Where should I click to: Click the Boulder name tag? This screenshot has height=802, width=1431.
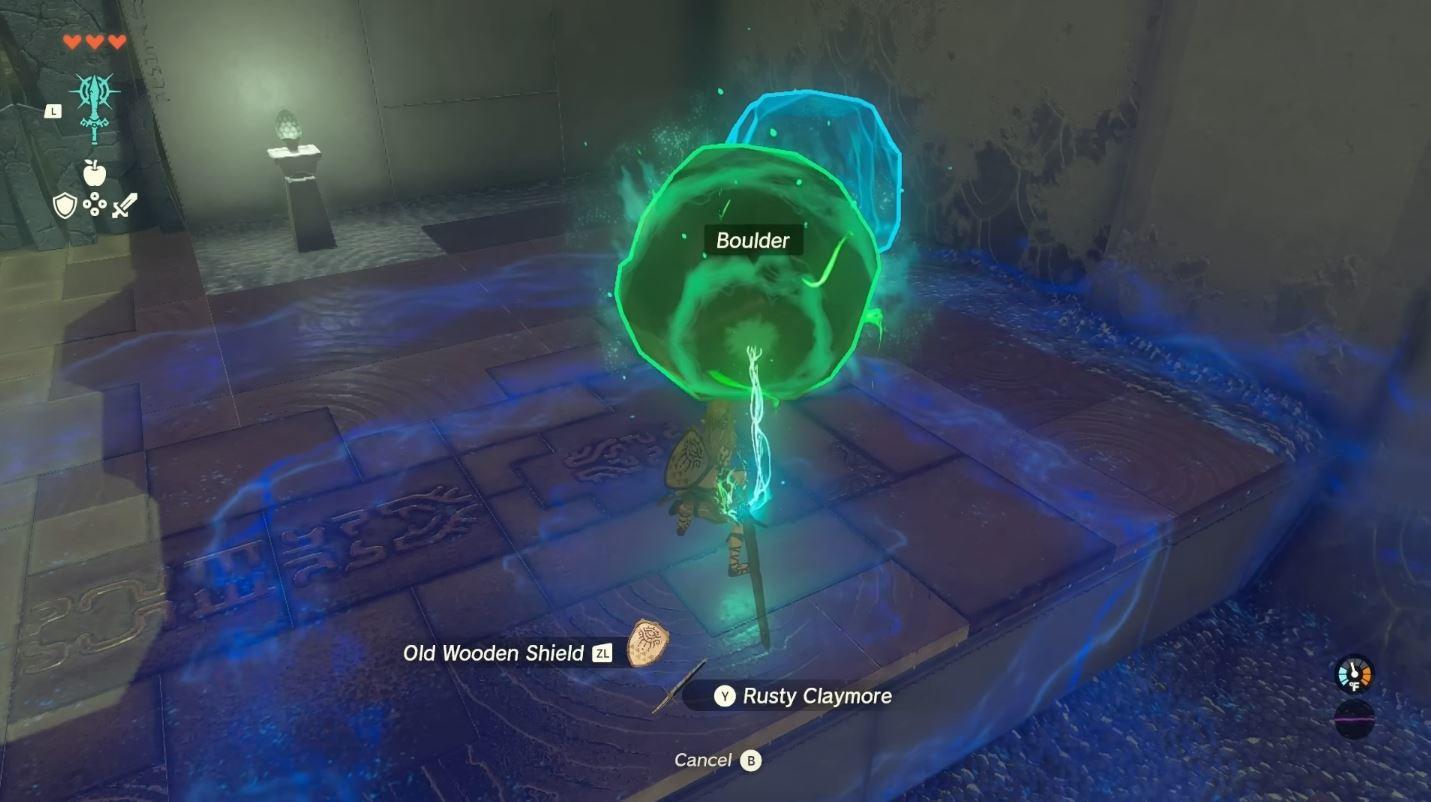tap(753, 240)
